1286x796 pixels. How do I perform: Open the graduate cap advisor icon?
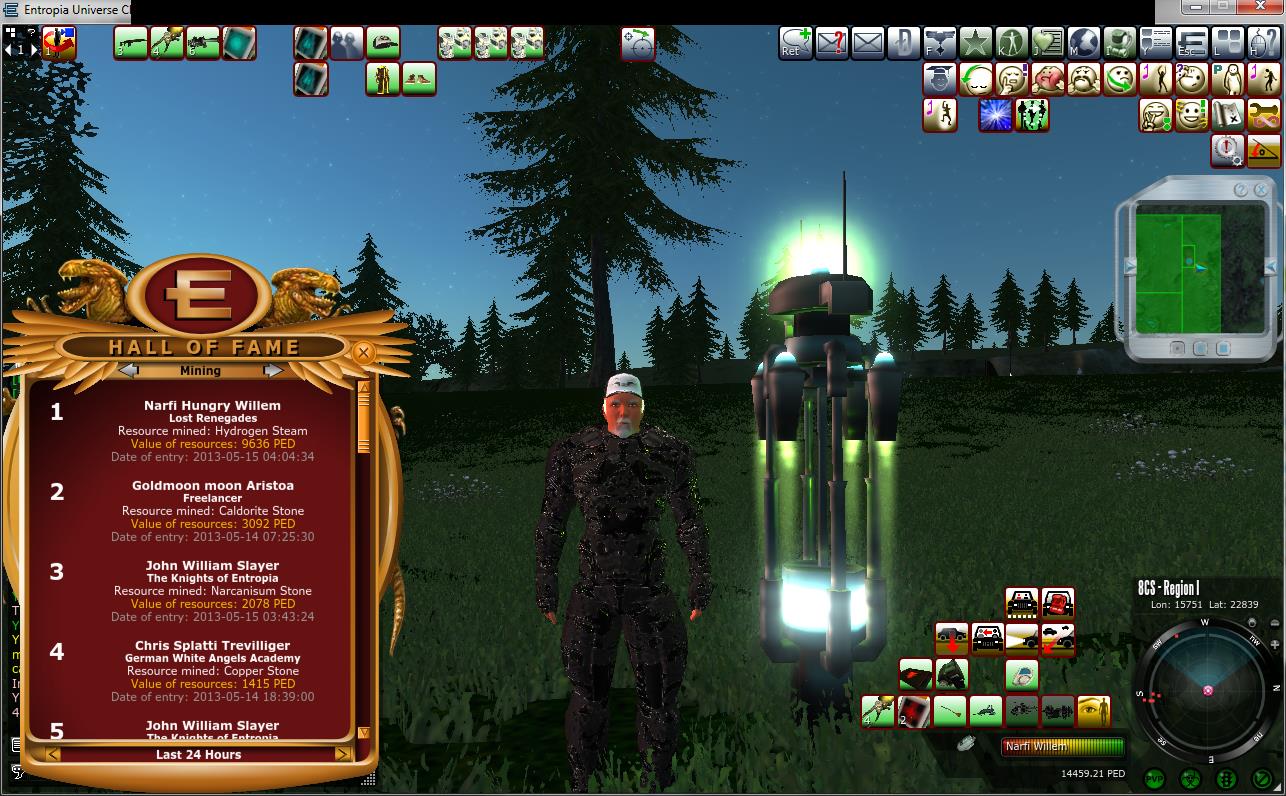point(939,79)
